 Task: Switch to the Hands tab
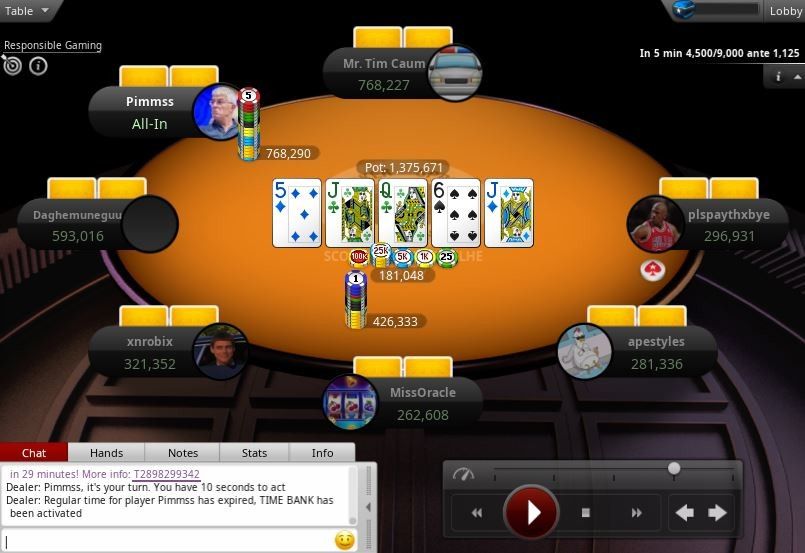point(106,453)
